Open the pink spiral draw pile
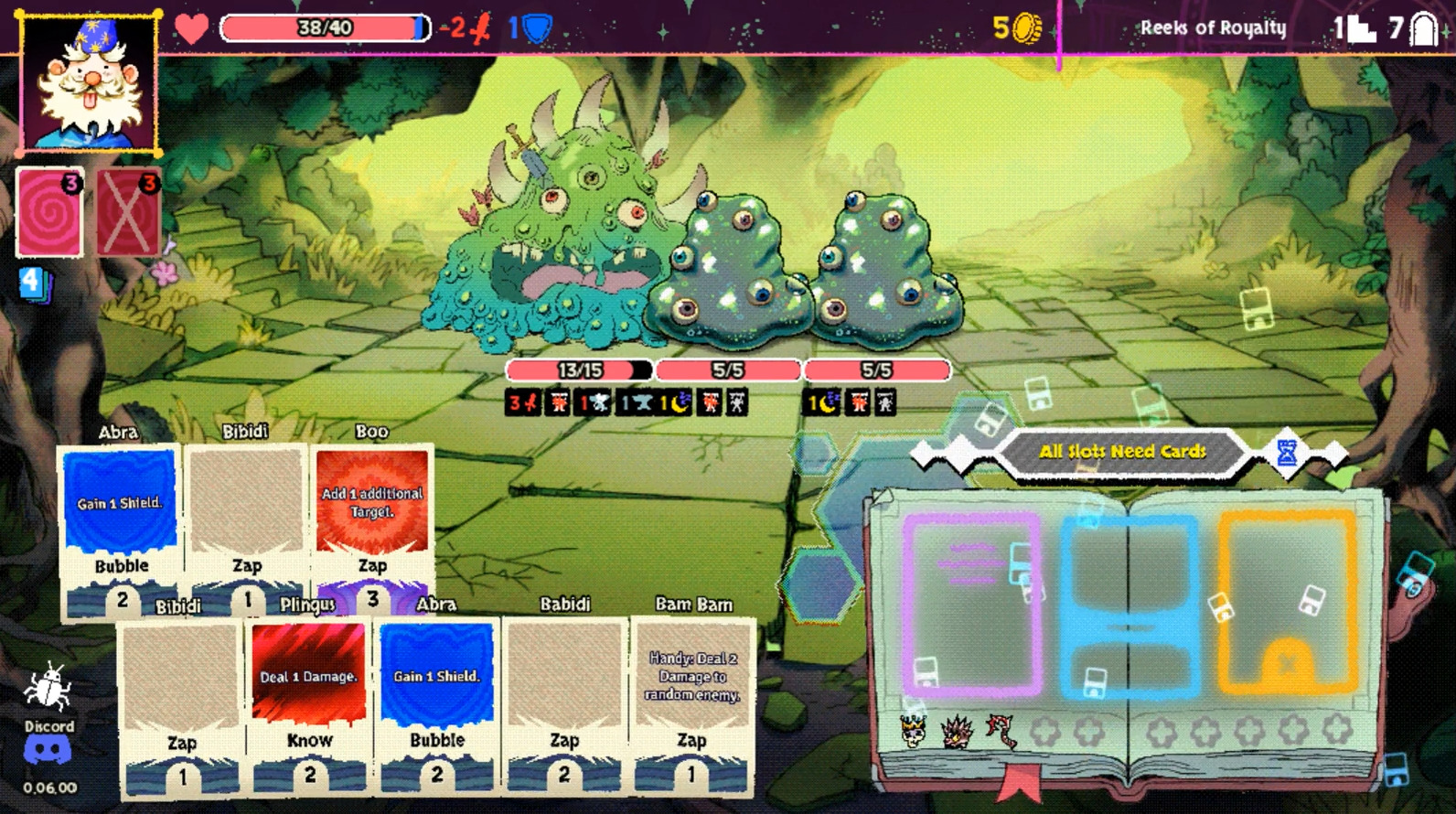 click(x=50, y=212)
